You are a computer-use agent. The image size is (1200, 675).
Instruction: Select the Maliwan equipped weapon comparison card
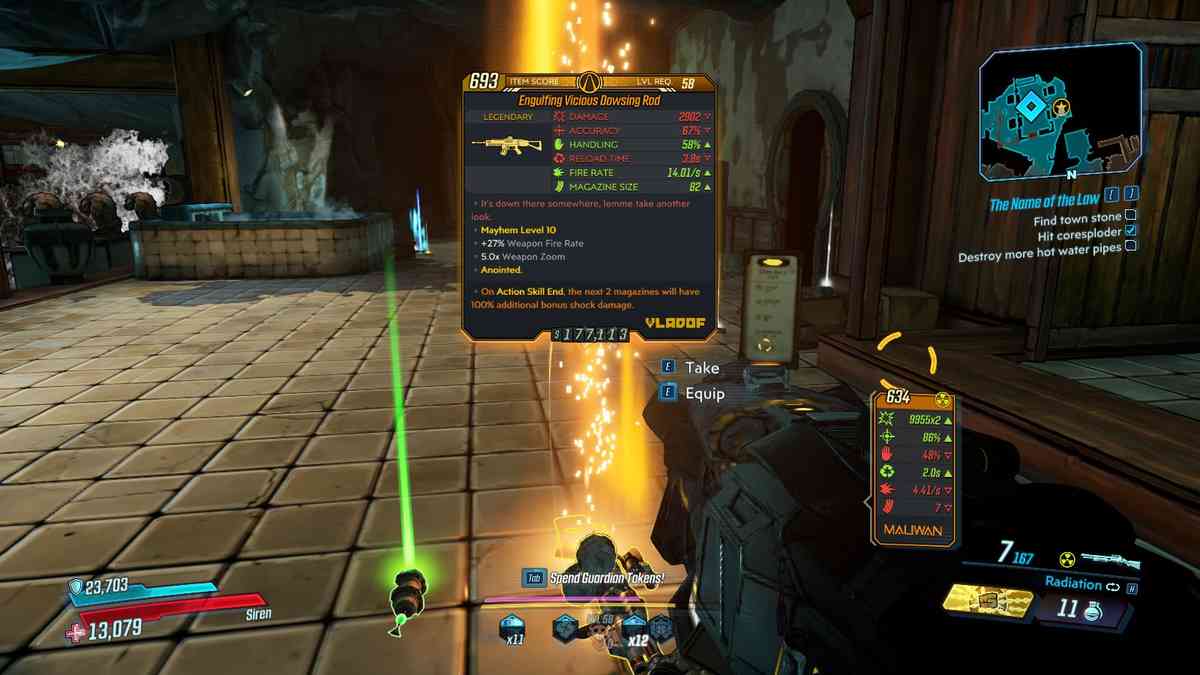click(912, 470)
